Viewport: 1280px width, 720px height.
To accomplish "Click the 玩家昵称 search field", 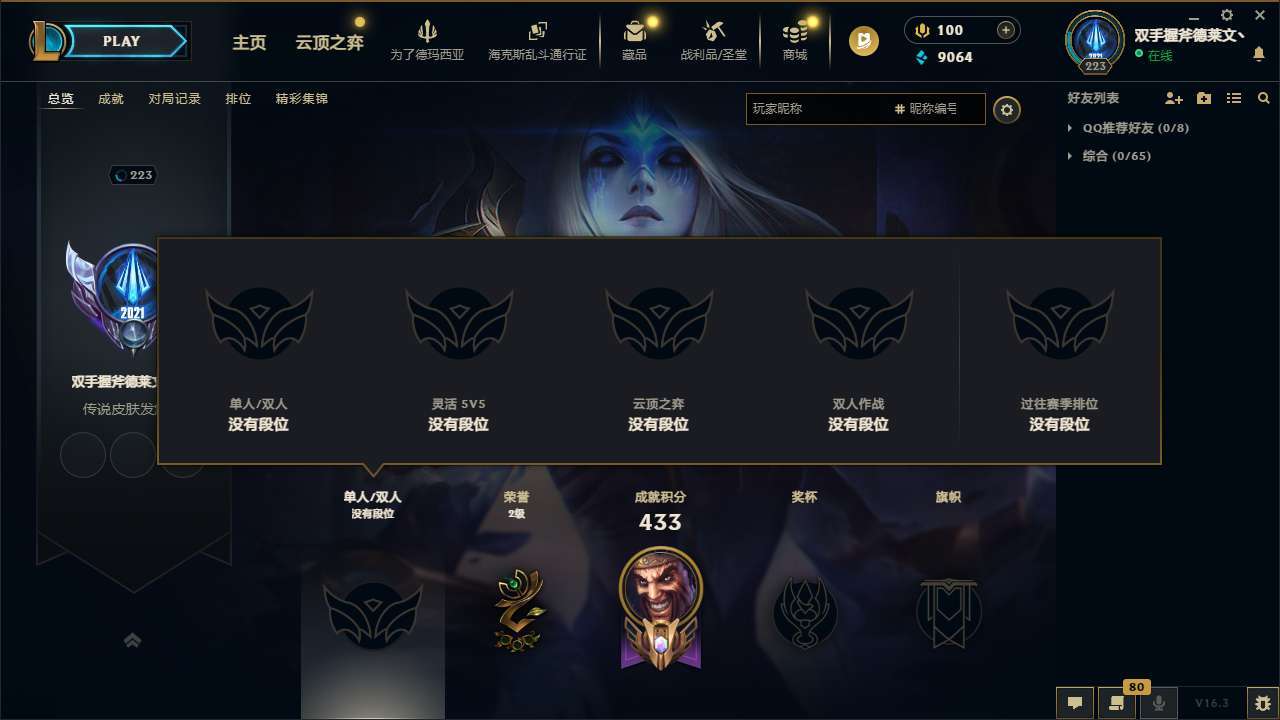I will click(x=820, y=109).
